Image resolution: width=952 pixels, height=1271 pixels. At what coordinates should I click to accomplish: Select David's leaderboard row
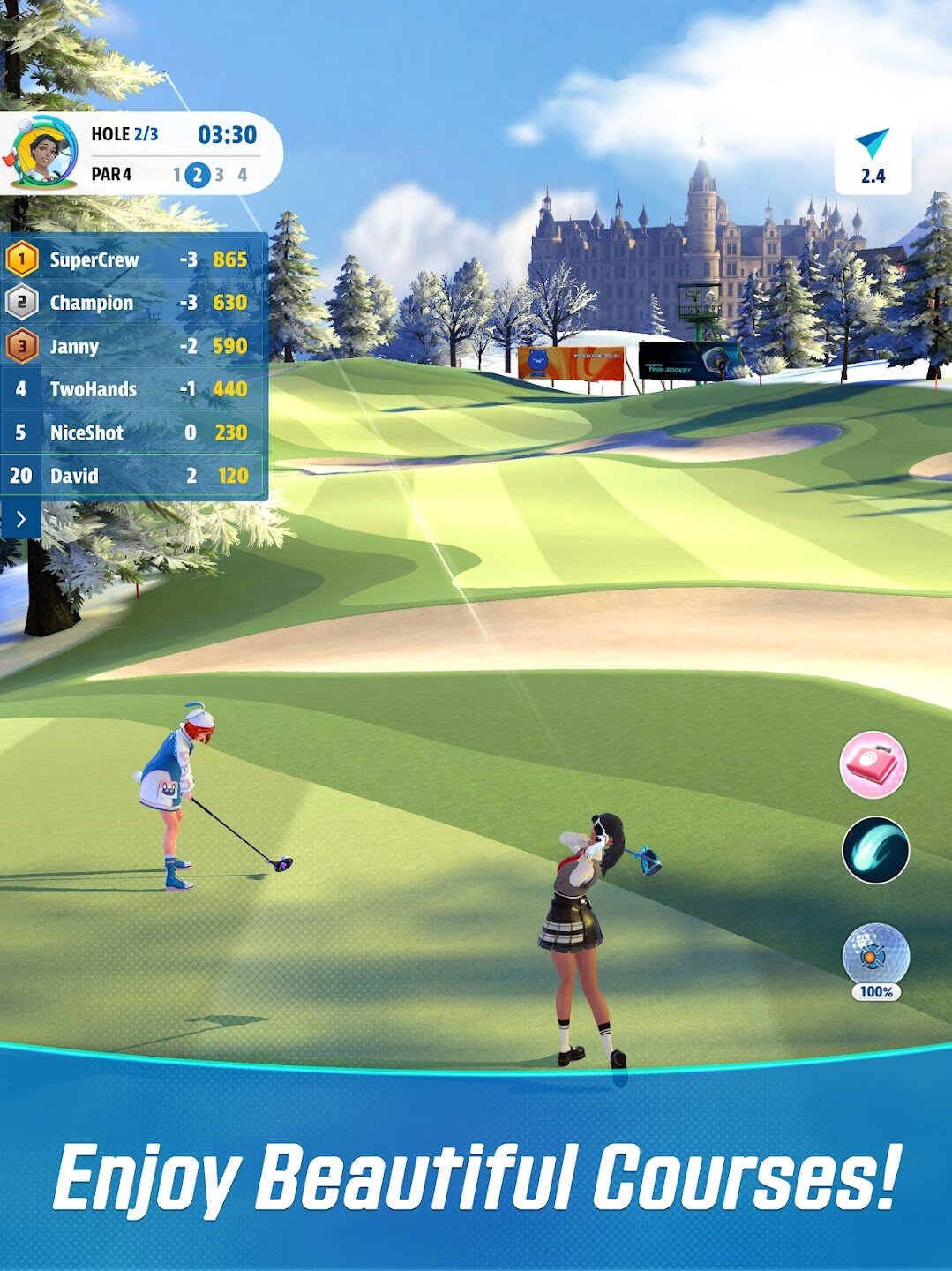coord(134,476)
